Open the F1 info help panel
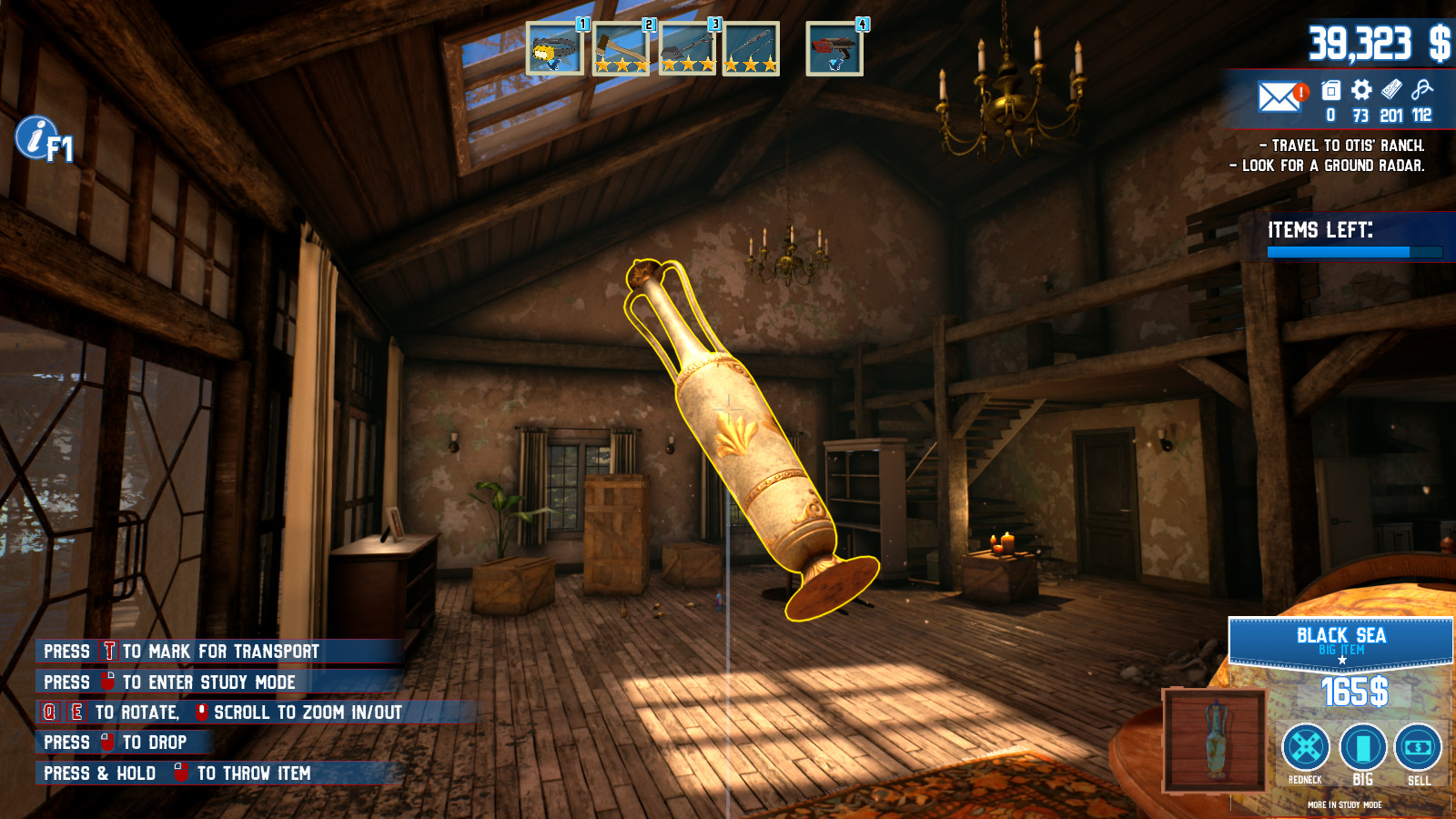 point(38,137)
